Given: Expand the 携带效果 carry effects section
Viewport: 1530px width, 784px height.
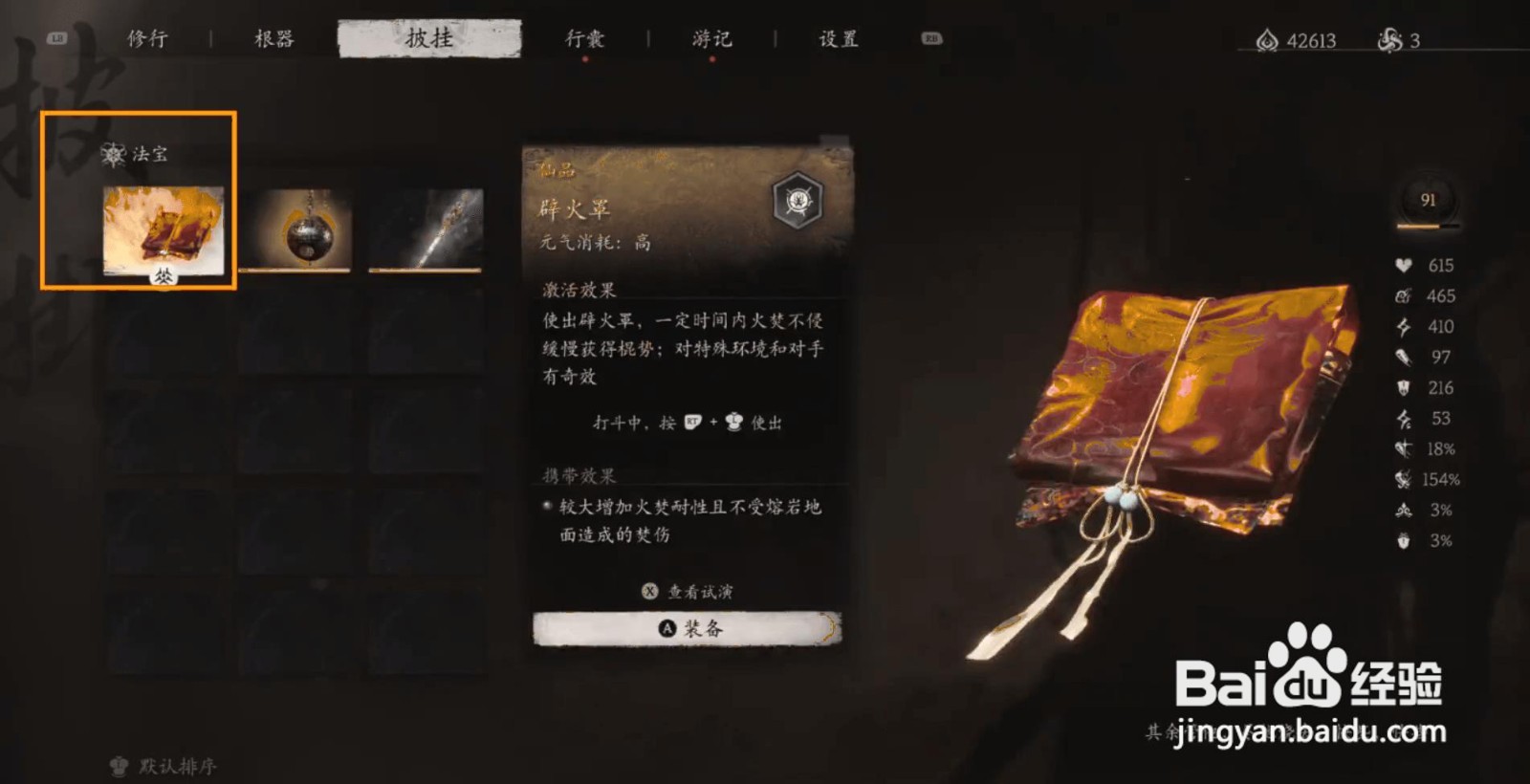Looking at the screenshot, I should click(579, 475).
